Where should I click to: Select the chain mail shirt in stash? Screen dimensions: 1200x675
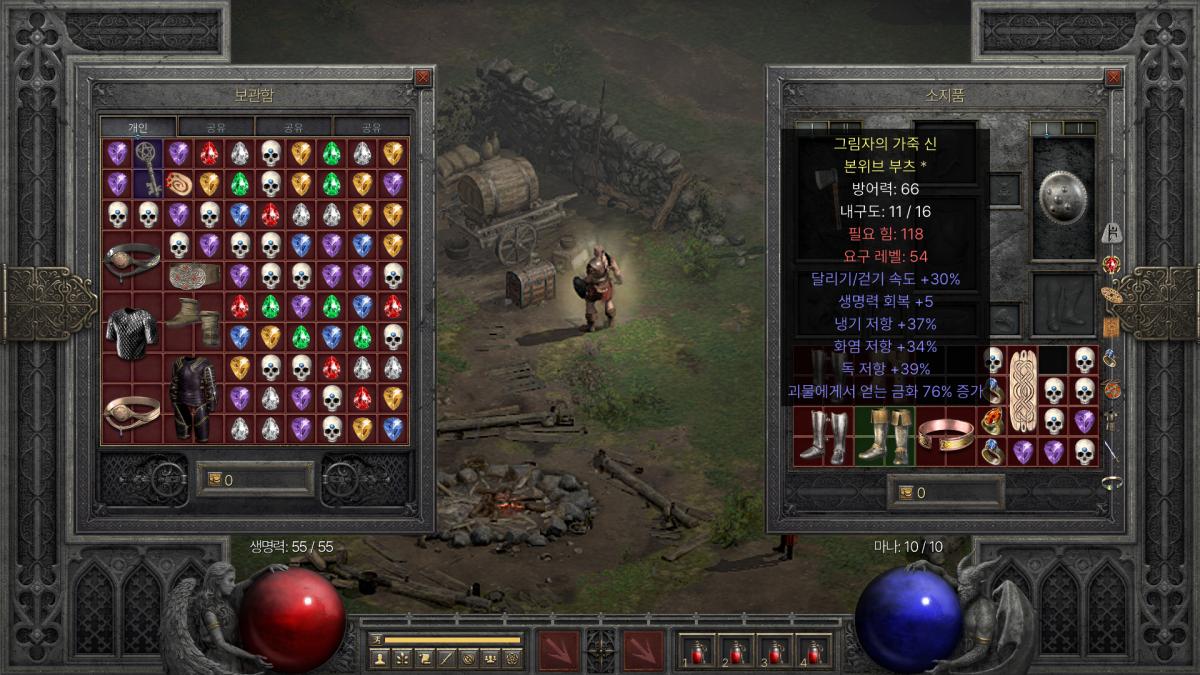coord(132,331)
